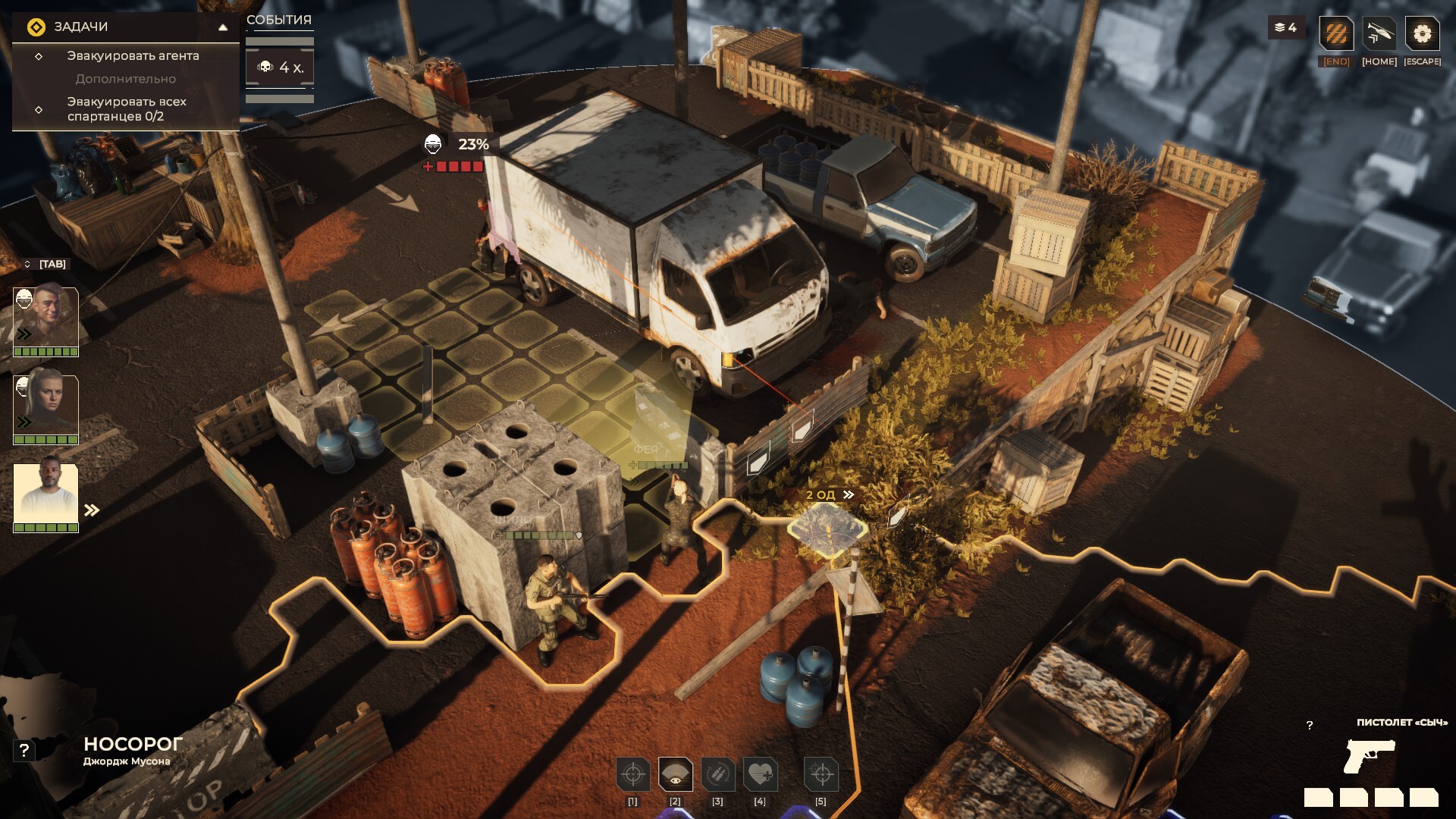This screenshot has width=1456, height=819.
Task: Collapse the ЗАДАЧИ objectives panel
Action: 223,27
